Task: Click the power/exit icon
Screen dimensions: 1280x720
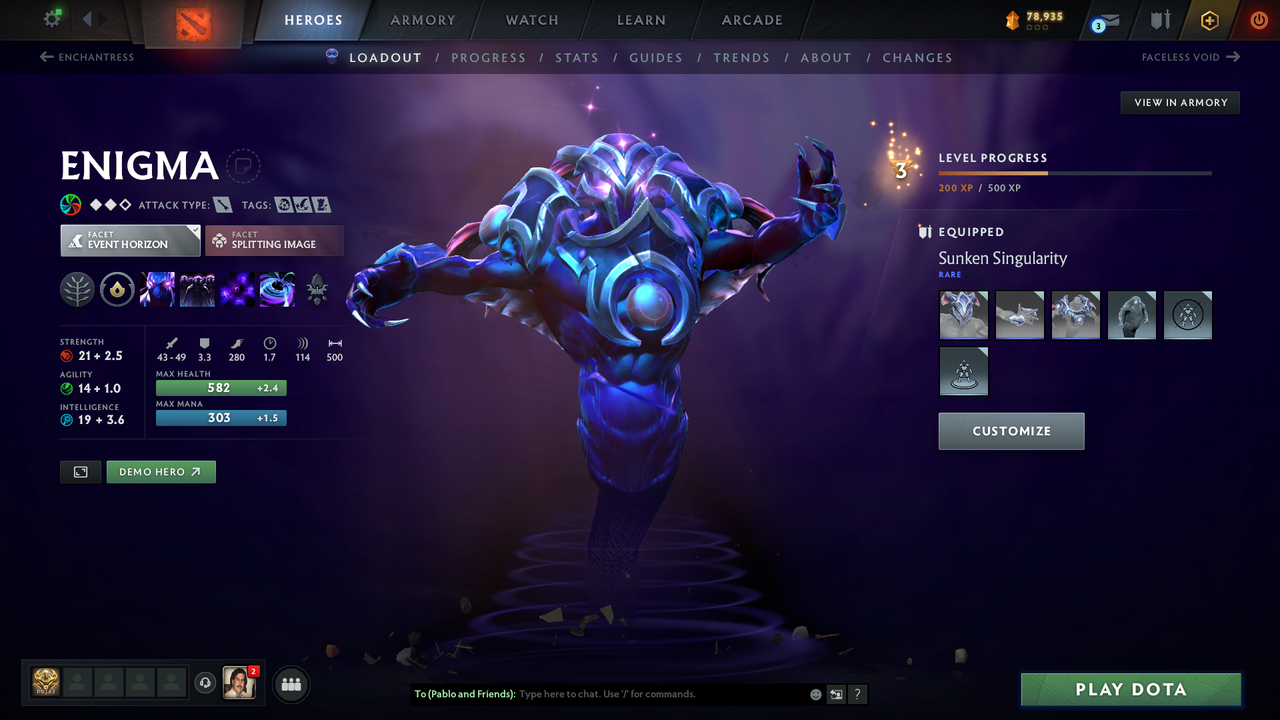Action: [x=1258, y=19]
